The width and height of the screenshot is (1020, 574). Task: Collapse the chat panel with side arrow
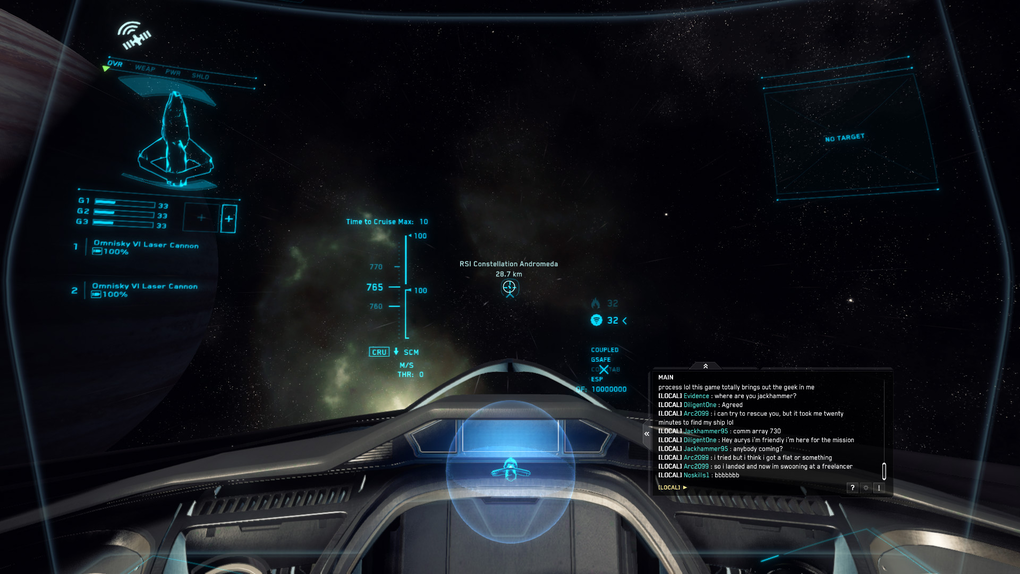click(x=647, y=434)
